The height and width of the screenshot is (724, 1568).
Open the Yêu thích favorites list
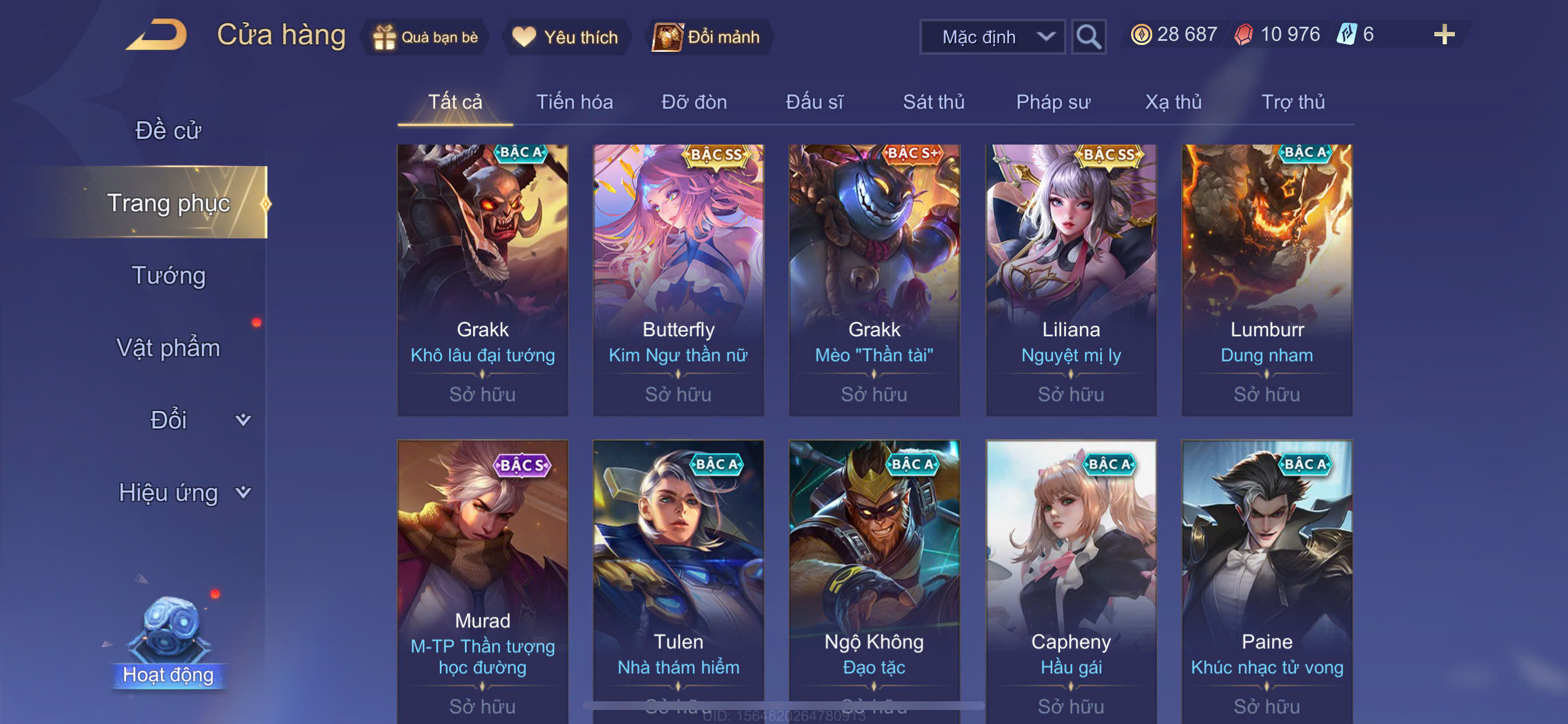[565, 37]
